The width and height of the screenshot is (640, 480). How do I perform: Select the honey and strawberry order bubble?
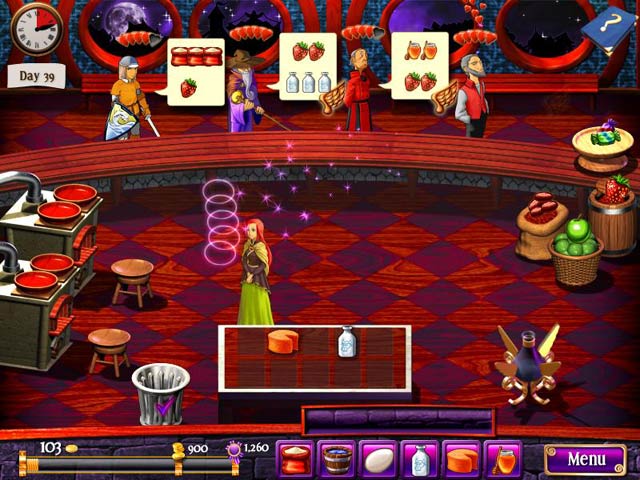tap(419, 66)
